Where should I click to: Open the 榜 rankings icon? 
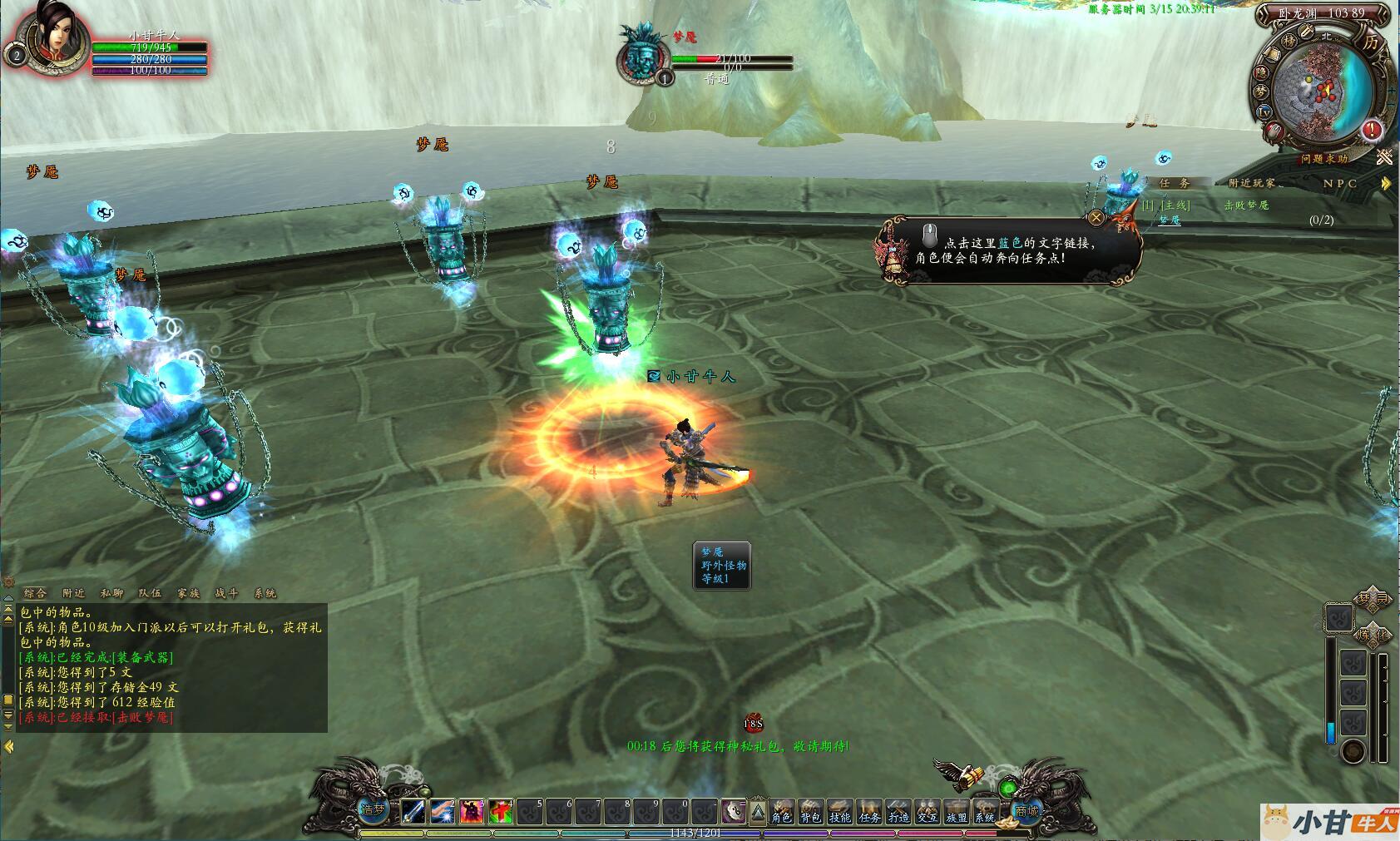pos(1289,41)
